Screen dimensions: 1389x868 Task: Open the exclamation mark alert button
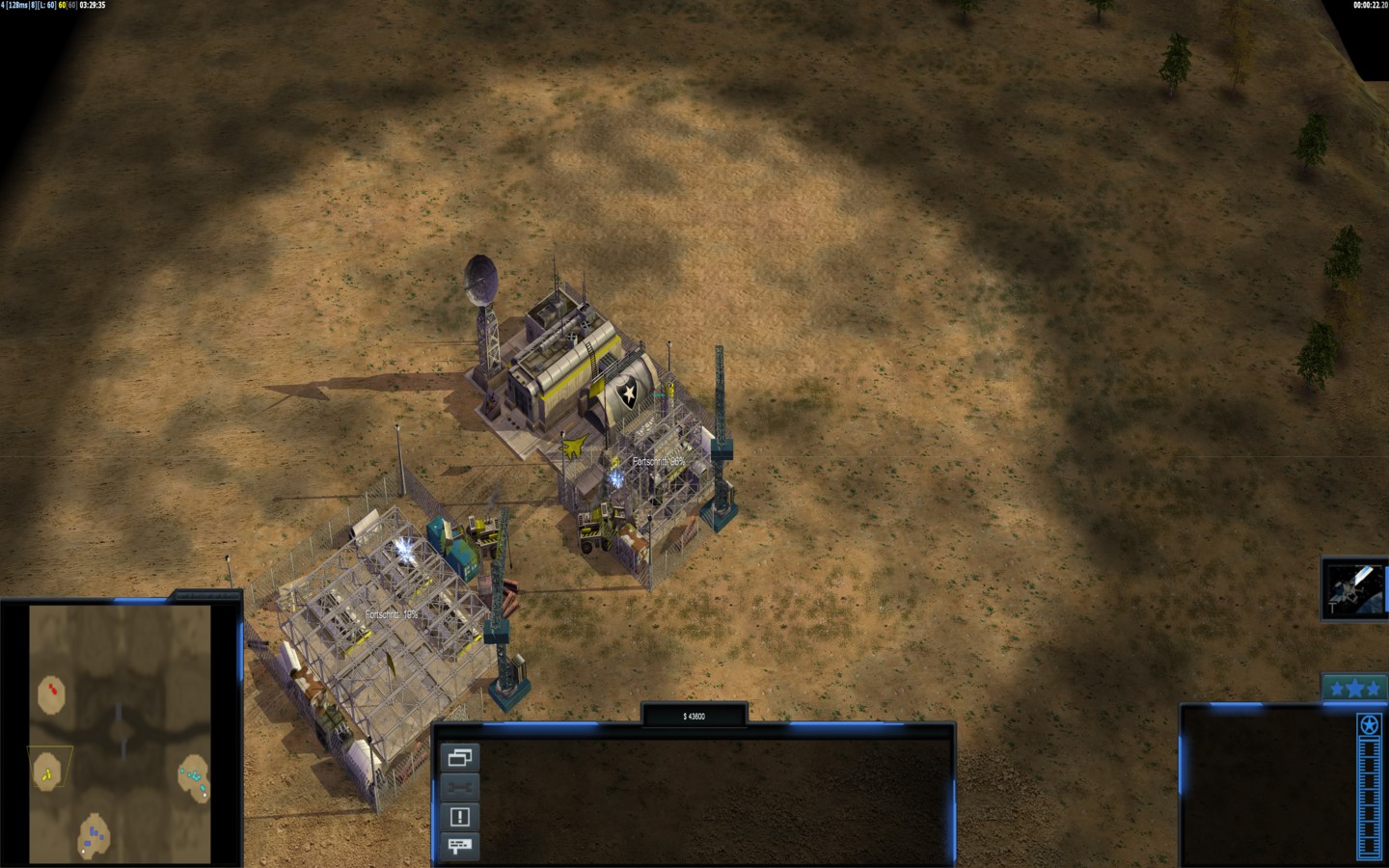[x=459, y=817]
